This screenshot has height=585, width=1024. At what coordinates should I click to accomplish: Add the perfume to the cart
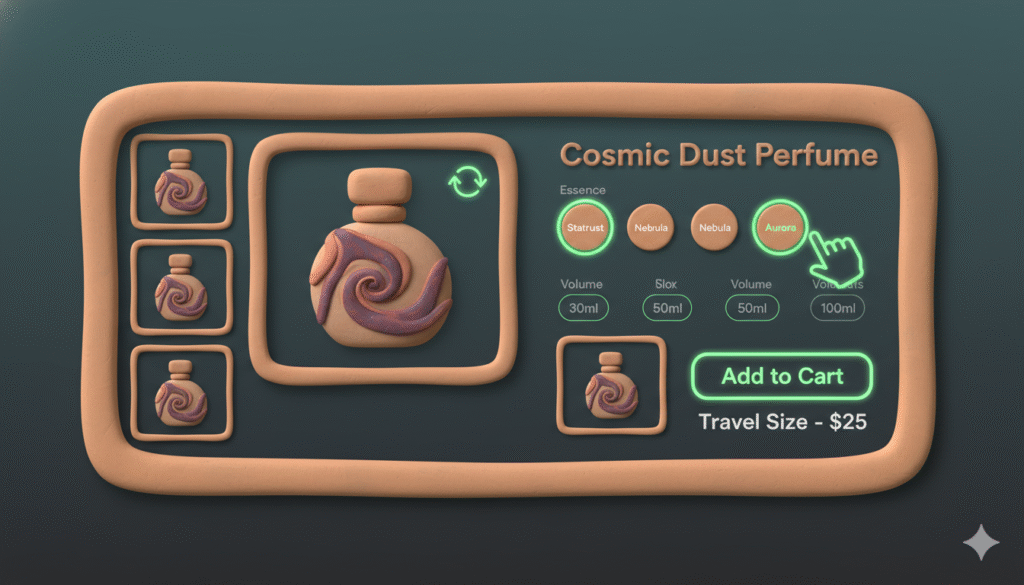782,377
